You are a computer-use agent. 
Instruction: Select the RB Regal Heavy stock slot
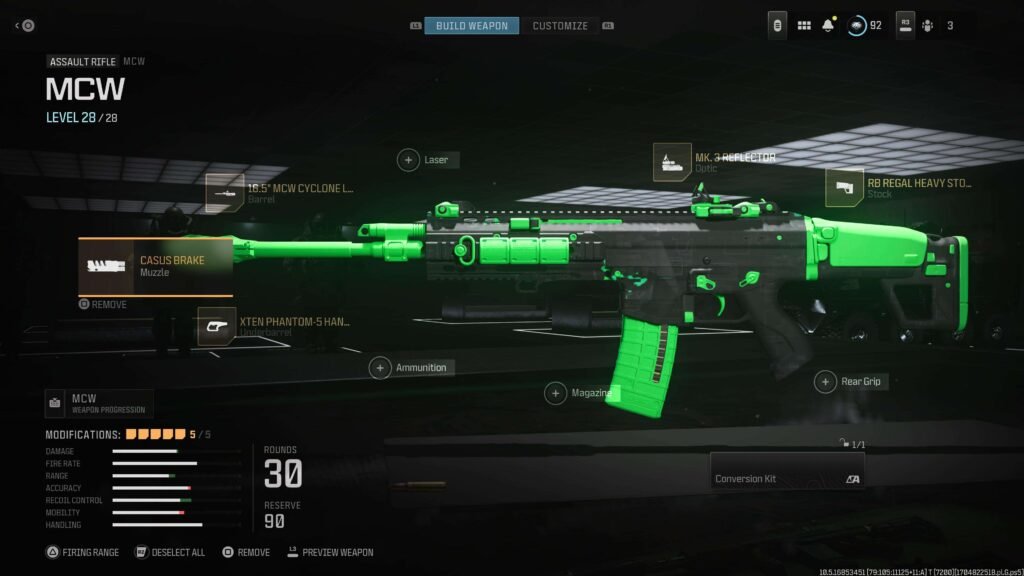pos(845,188)
